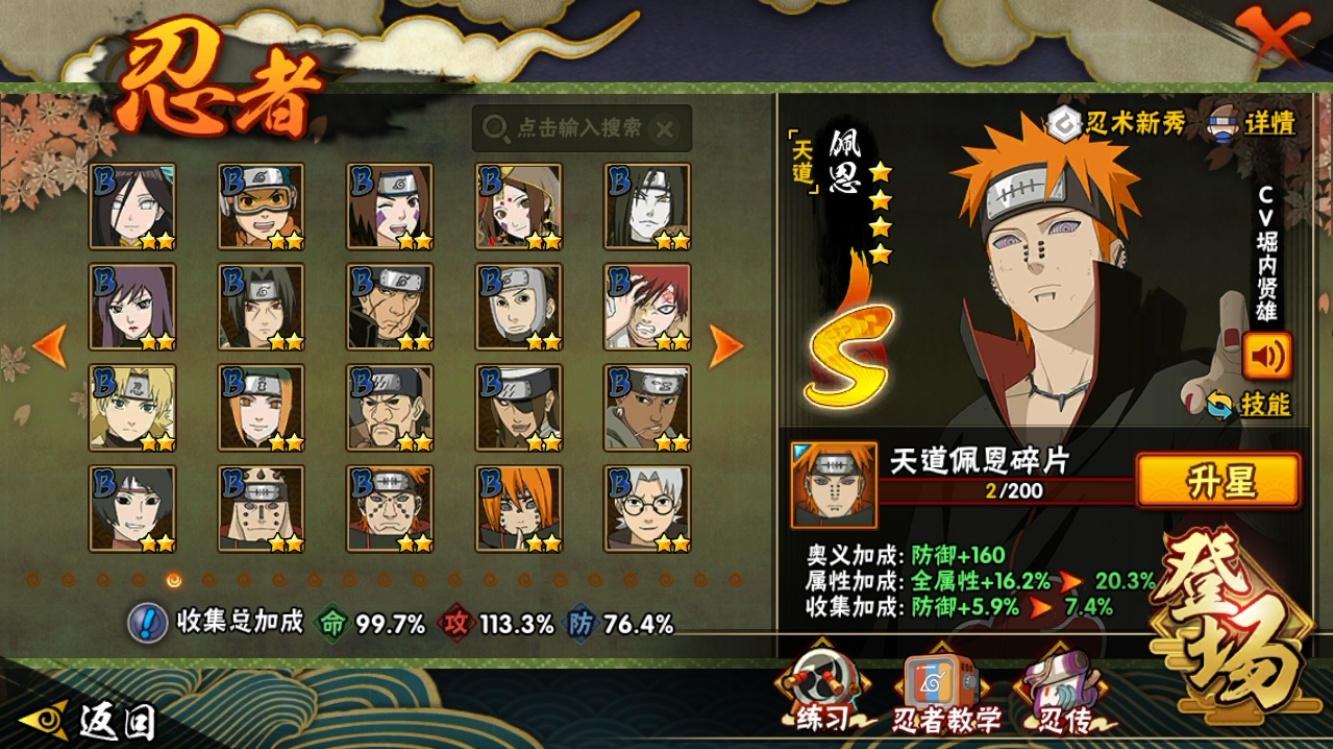Viewport: 1333px width, 749px height.
Task: Open 详情 ninja details
Action: click(1255, 122)
